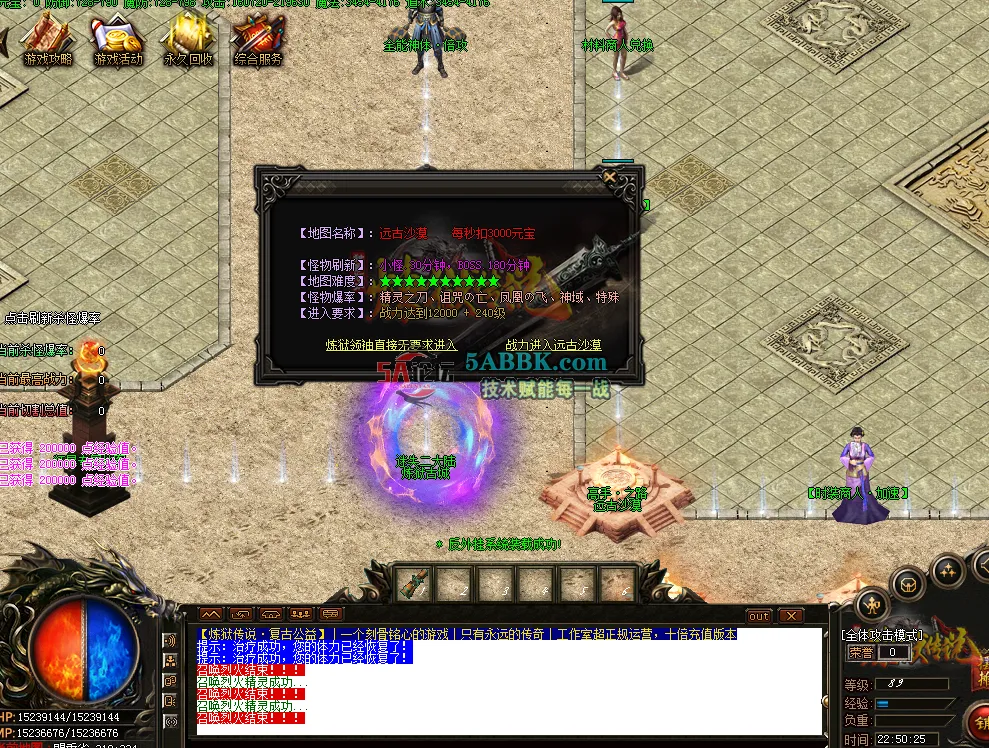989x748 pixels.
Task: Open the 综合服务 services icon
Action: [x=258, y=41]
